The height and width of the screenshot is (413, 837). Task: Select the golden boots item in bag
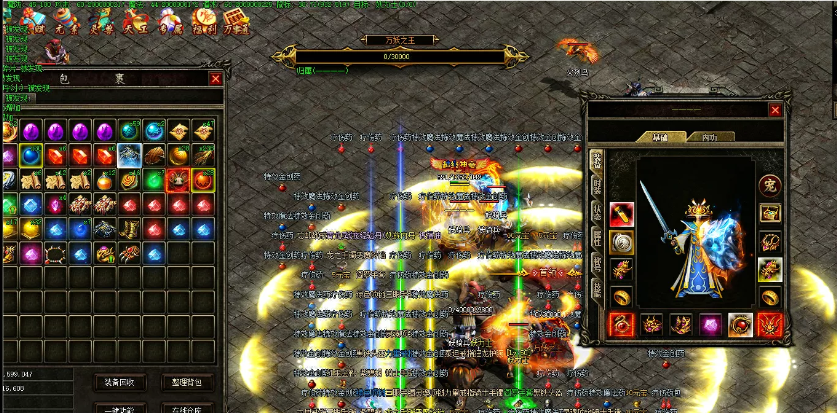tap(130, 229)
